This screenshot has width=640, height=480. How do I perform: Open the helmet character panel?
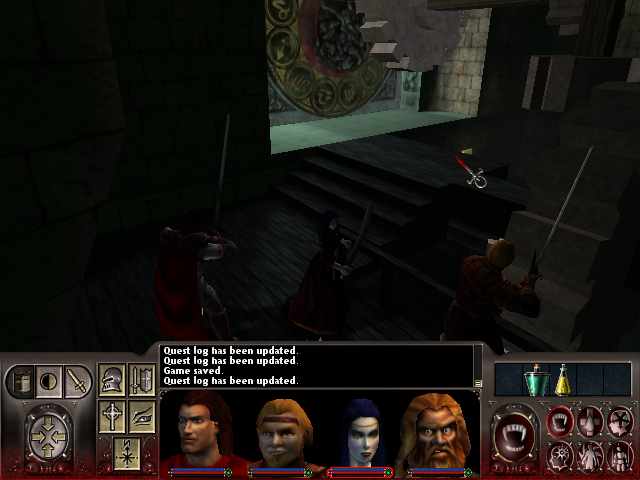tap(112, 380)
